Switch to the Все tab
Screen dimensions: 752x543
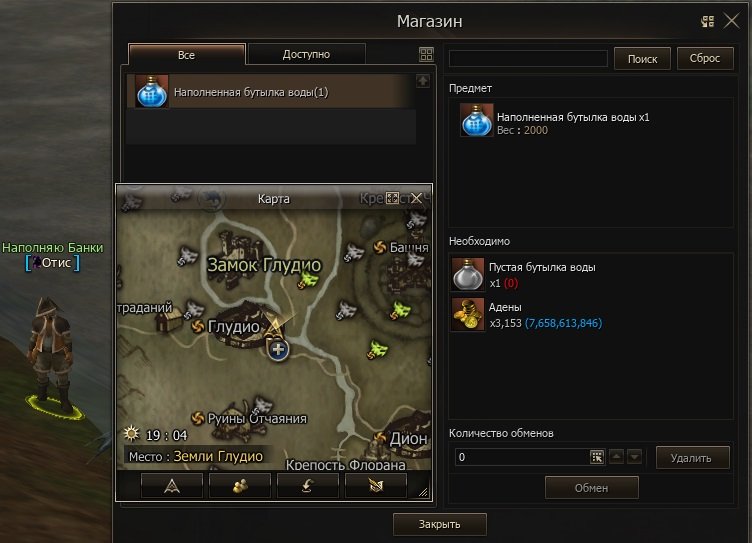(x=186, y=55)
